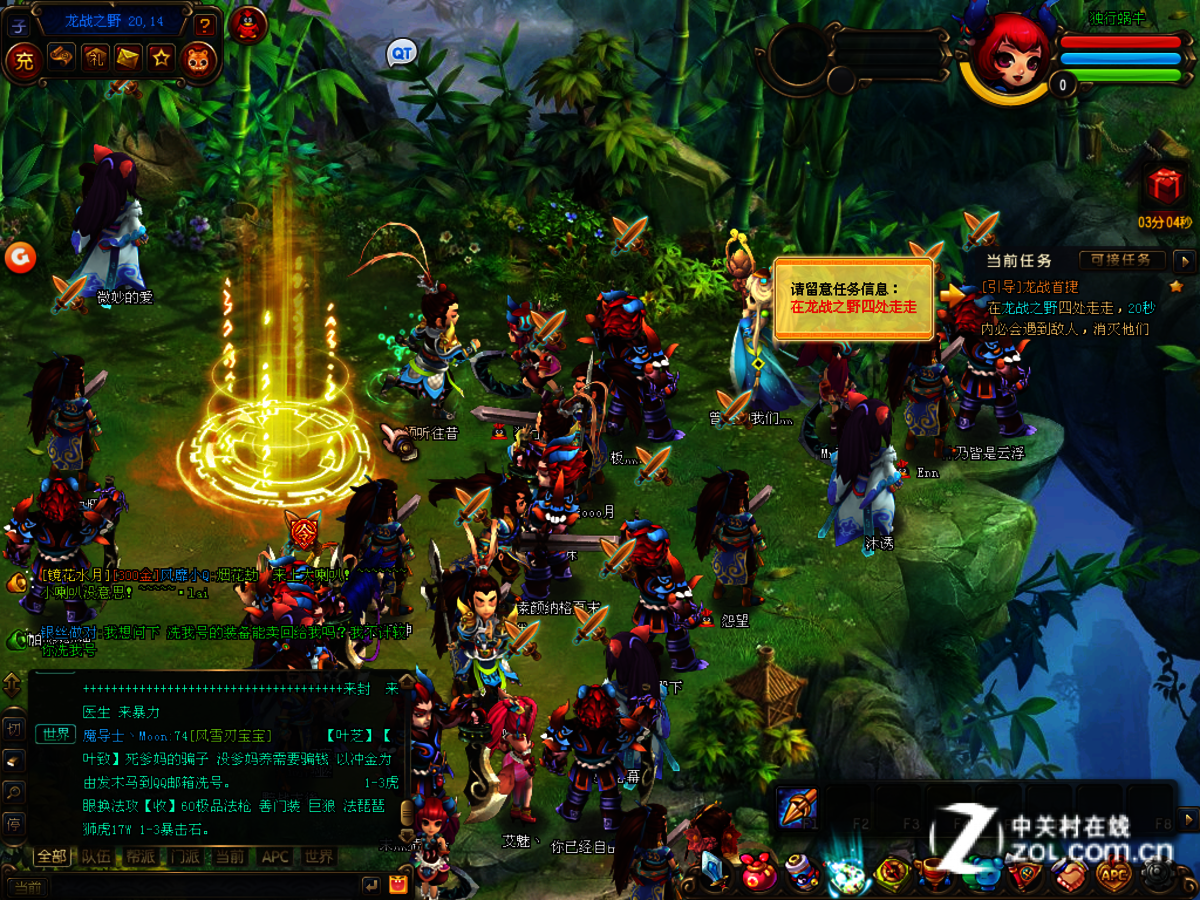
Task: Activate the F1 spear skill slot
Action: [x=798, y=806]
